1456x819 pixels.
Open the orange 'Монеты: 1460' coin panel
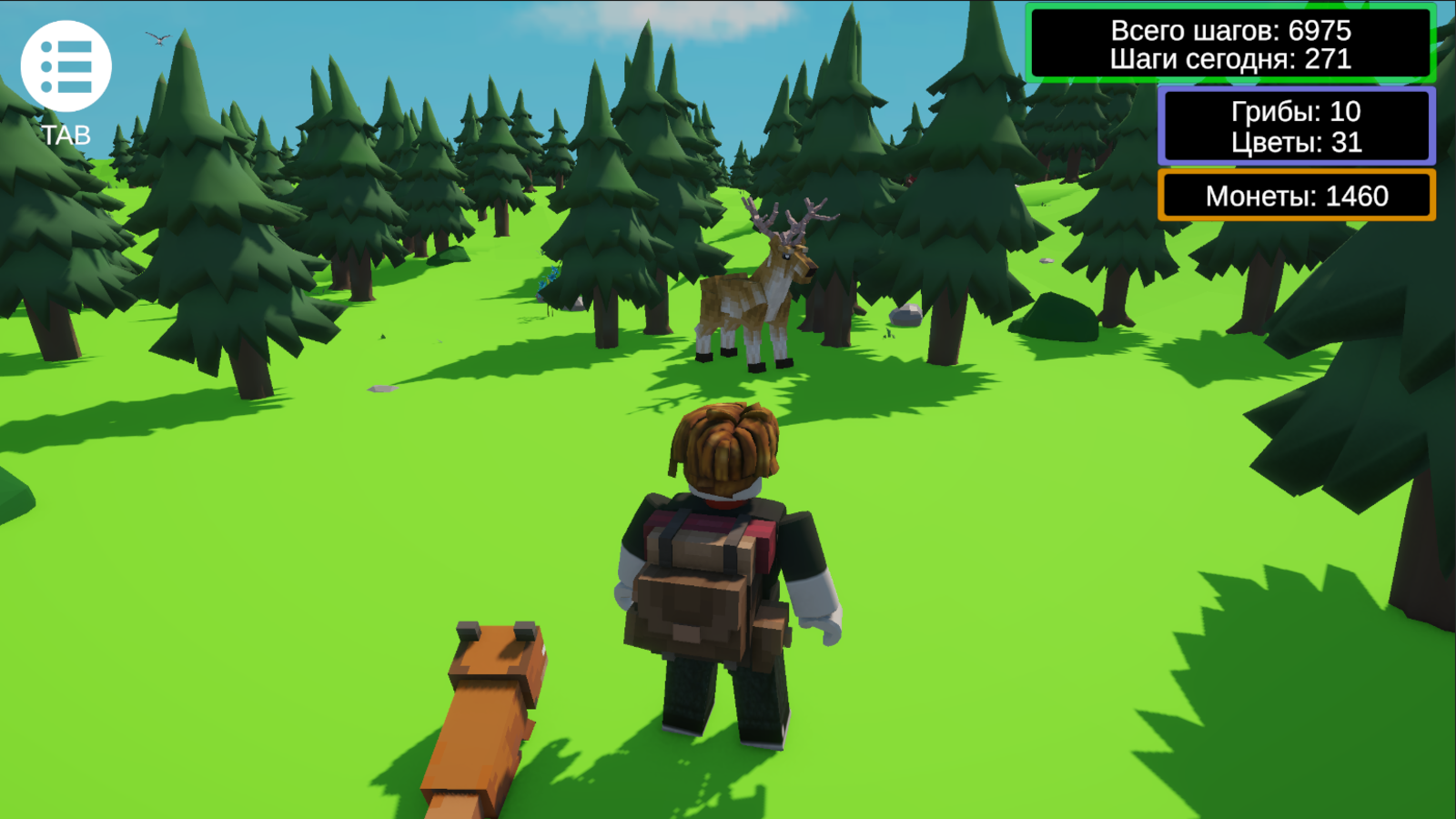[x=1295, y=194]
